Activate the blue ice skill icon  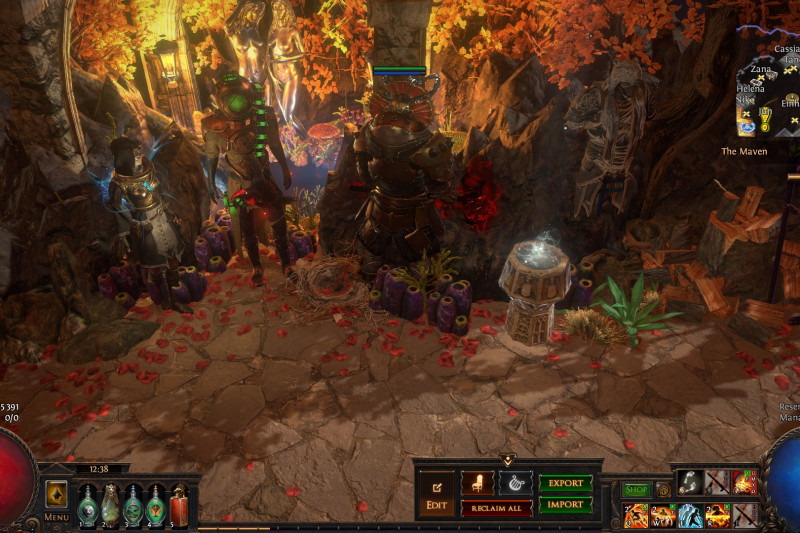point(690,515)
